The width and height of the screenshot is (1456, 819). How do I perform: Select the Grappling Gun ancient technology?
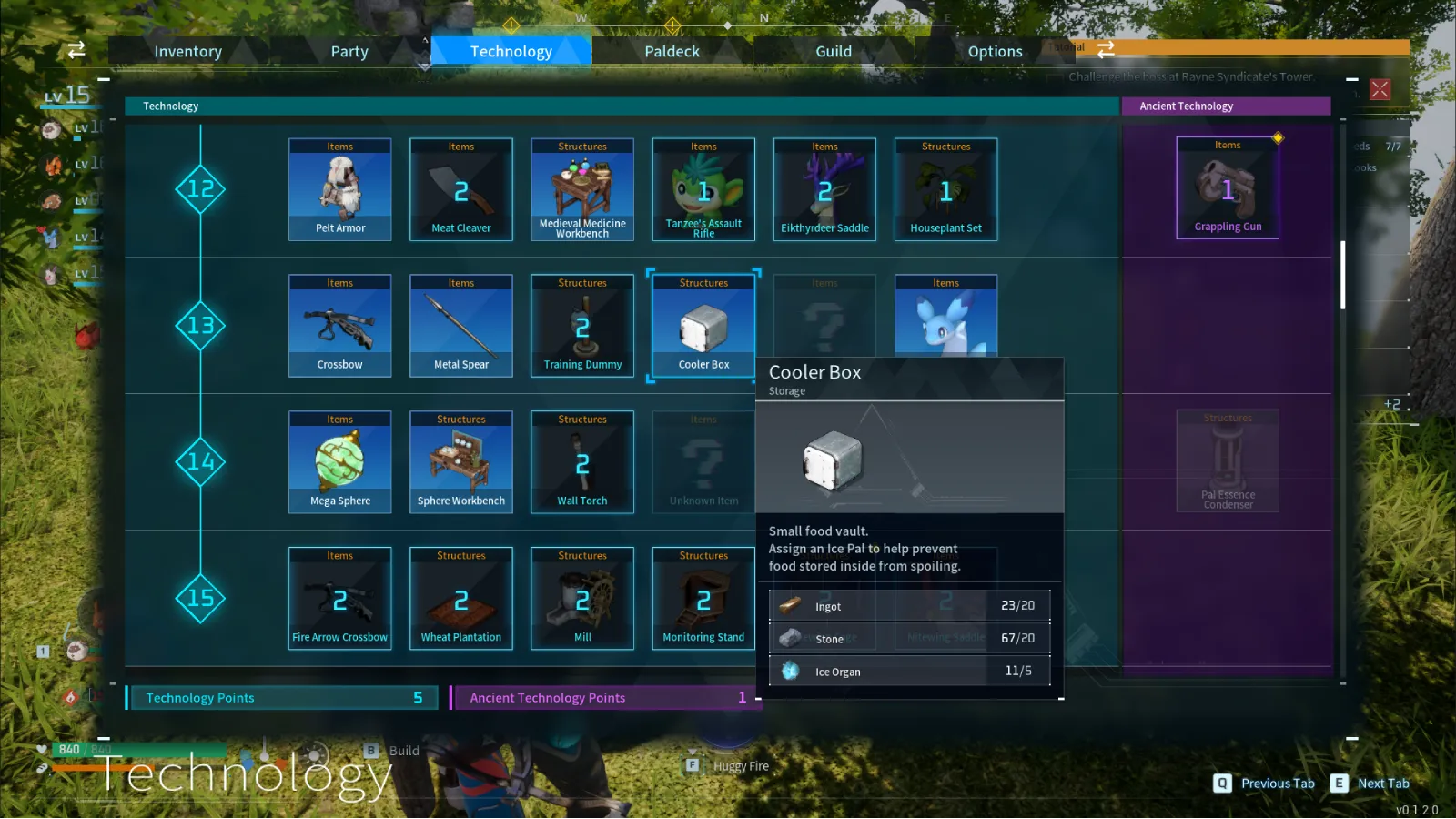1228,188
